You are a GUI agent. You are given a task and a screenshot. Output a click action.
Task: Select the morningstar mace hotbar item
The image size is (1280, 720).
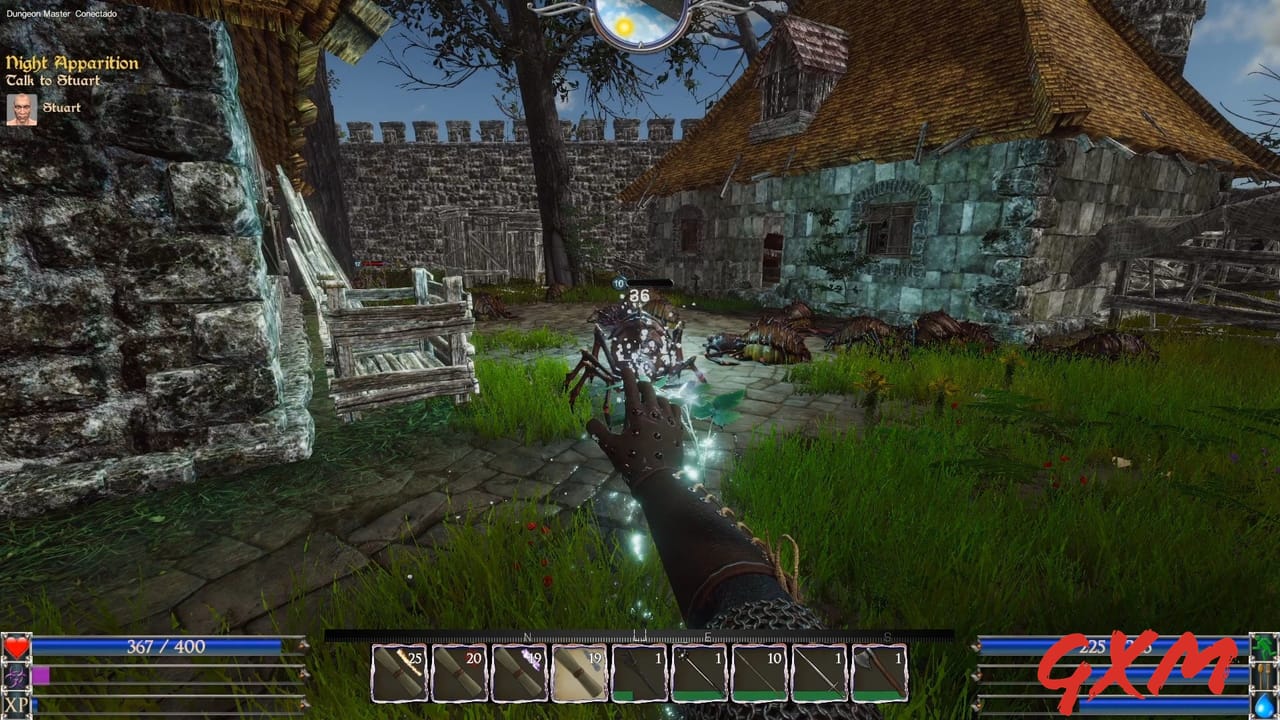tap(698, 672)
